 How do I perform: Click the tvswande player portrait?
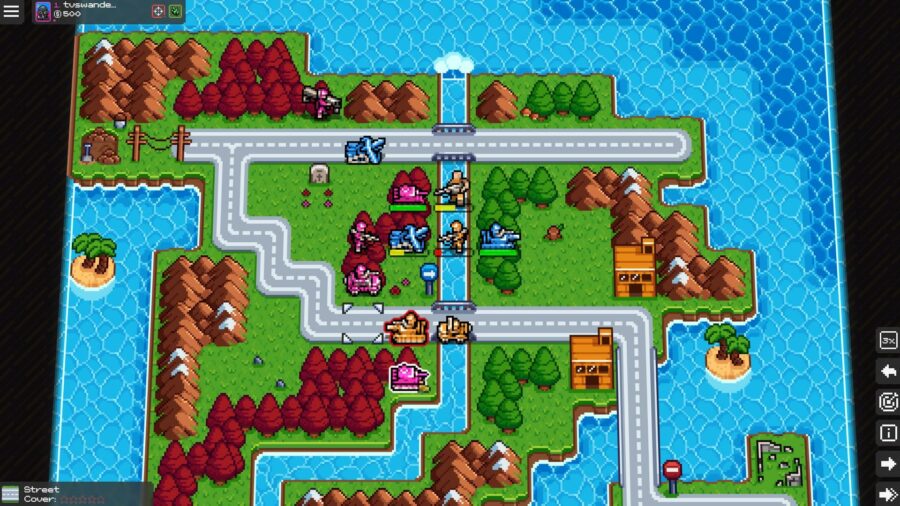43,11
